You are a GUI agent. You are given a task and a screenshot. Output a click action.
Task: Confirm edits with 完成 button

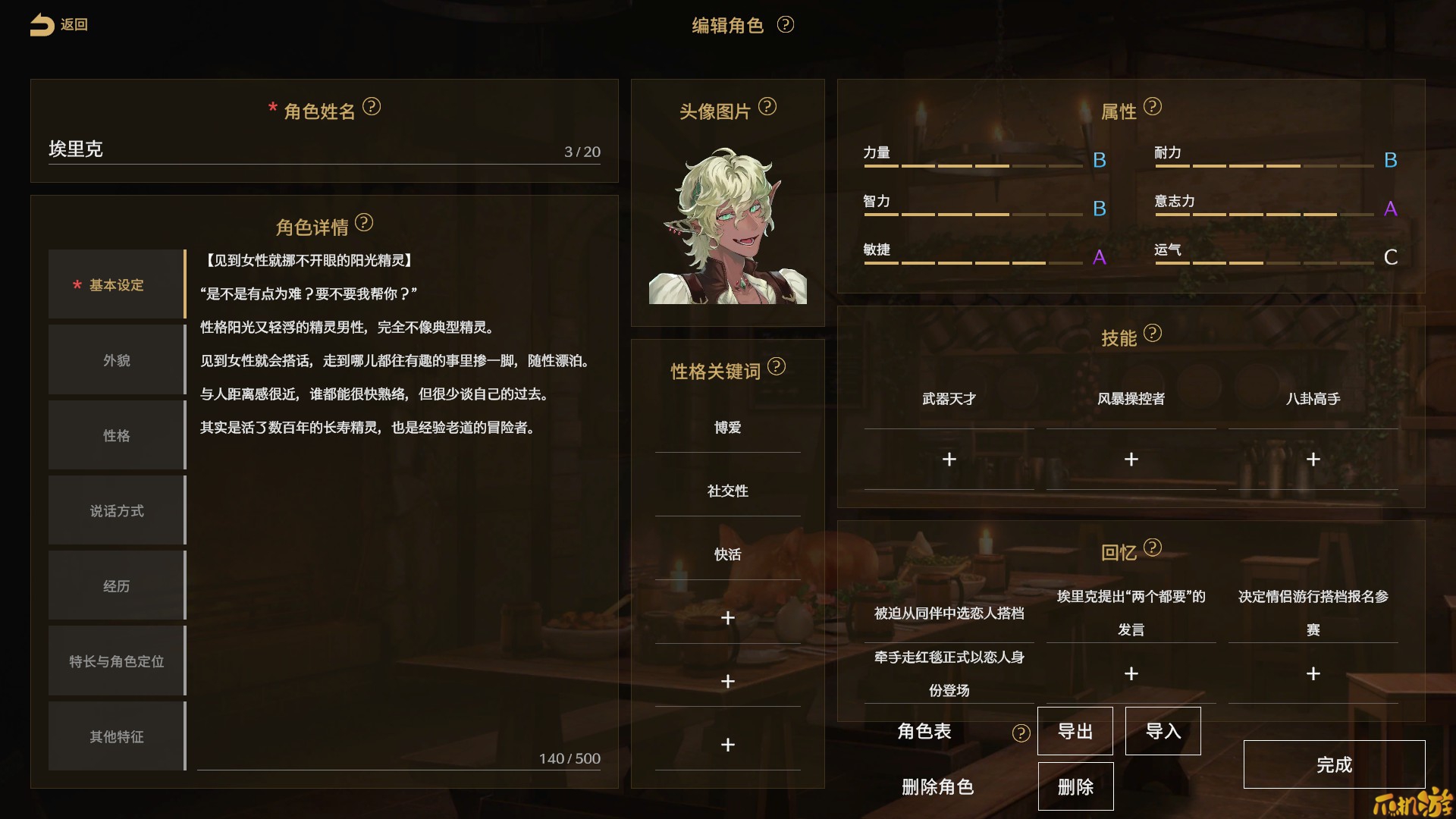(x=1334, y=764)
